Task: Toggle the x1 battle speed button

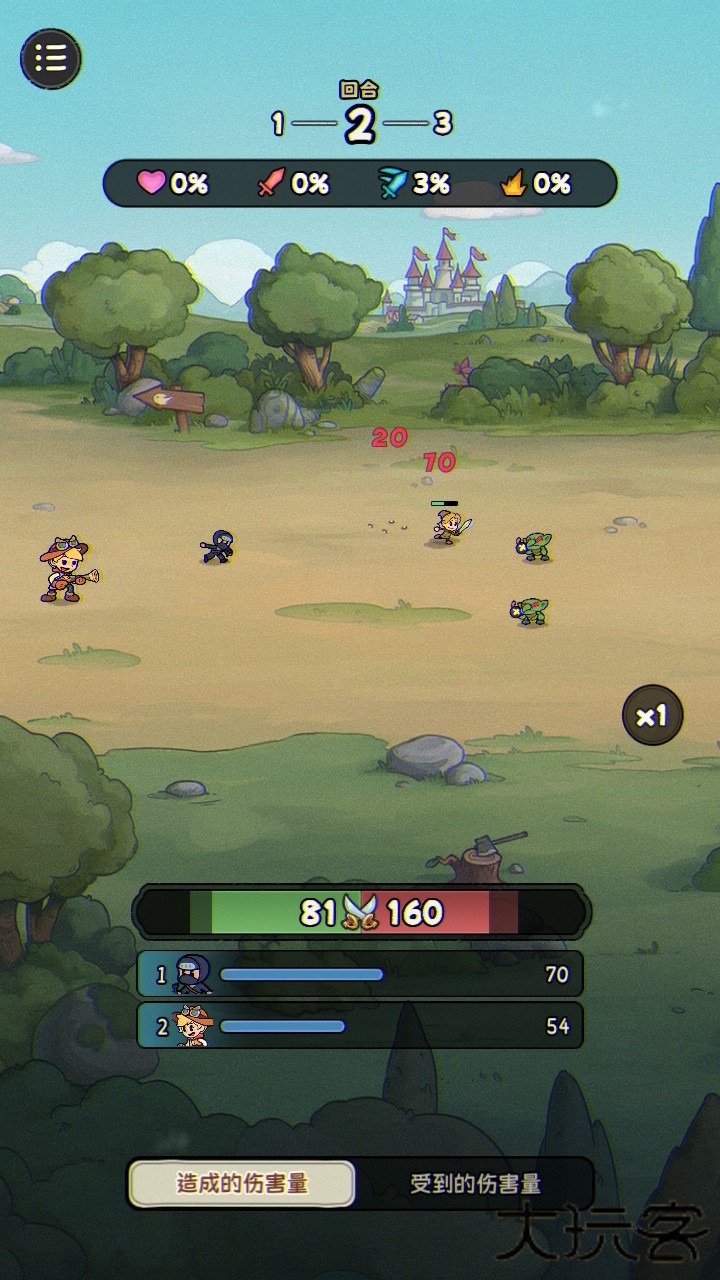Action: (652, 715)
